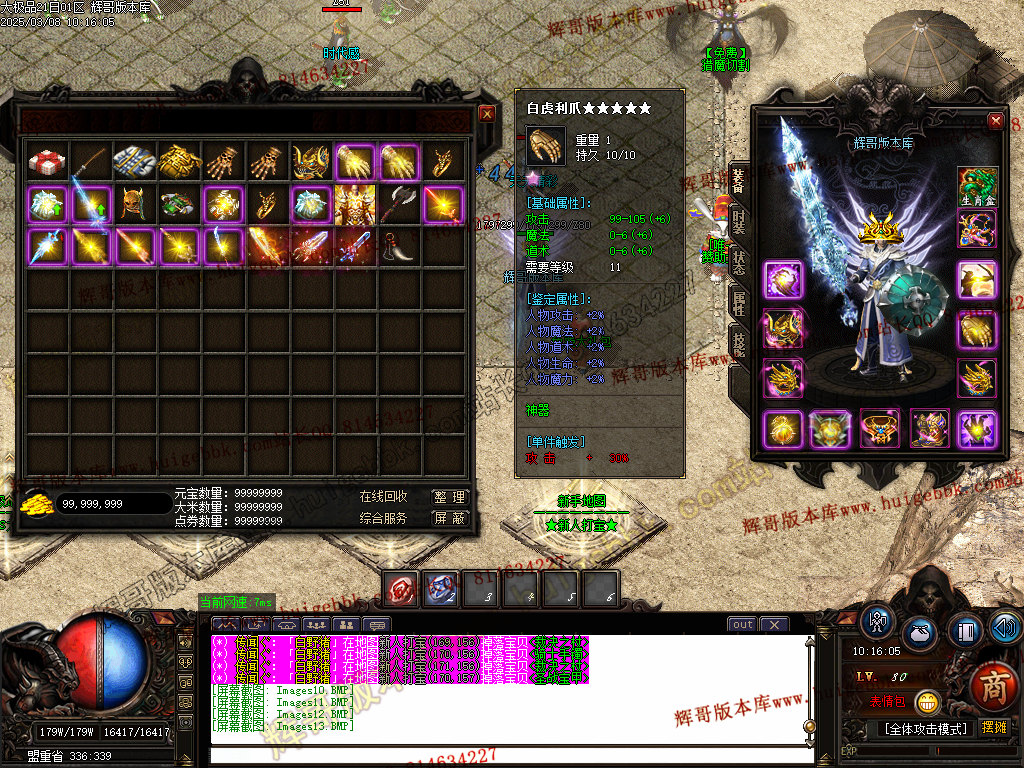Viewport: 1024px width, 768px height.
Task: Click the 整理 sort button
Action: 449,497
